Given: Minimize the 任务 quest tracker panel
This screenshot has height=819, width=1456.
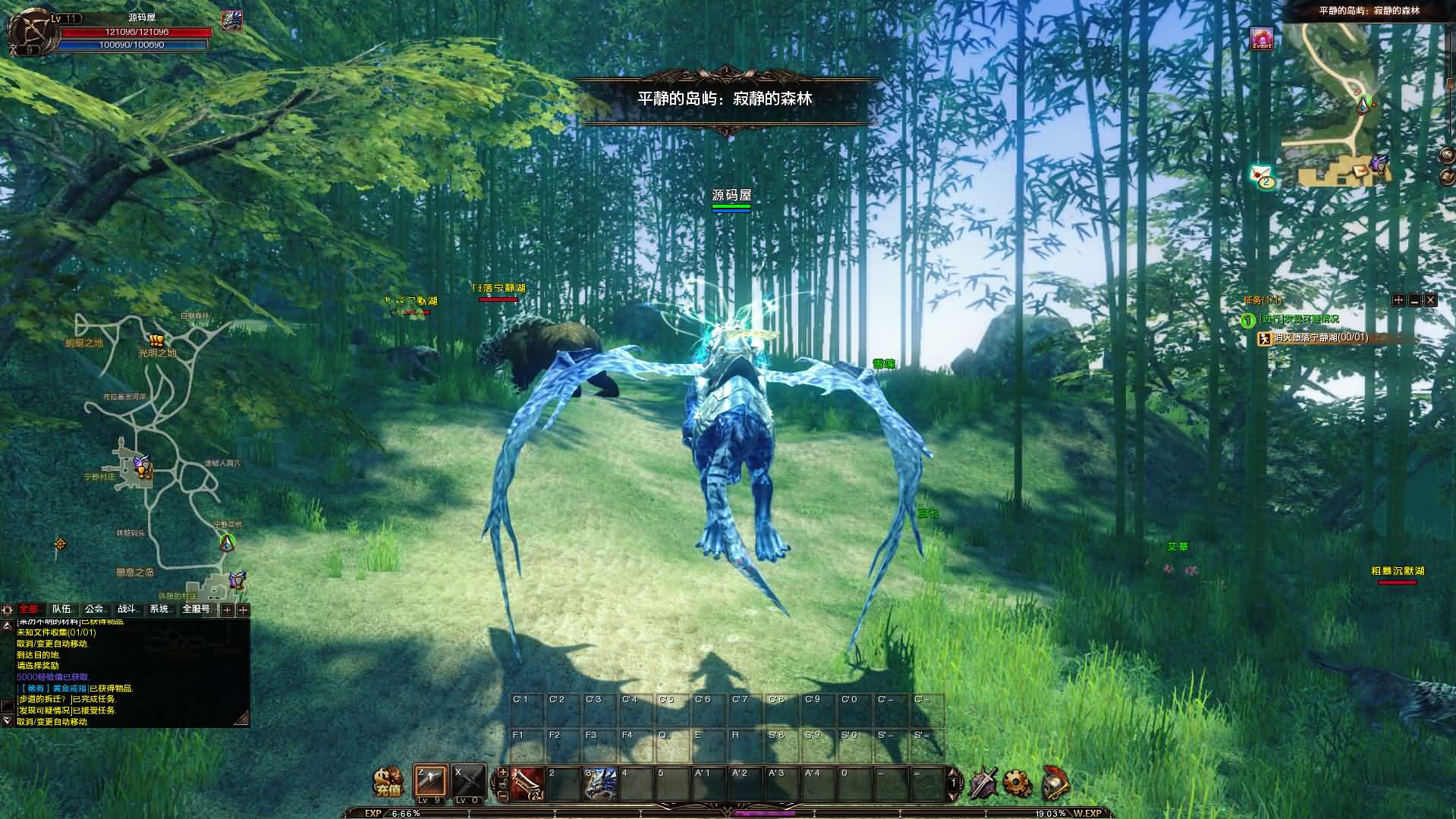Looking at the screenshot, I should [1414, 300].
